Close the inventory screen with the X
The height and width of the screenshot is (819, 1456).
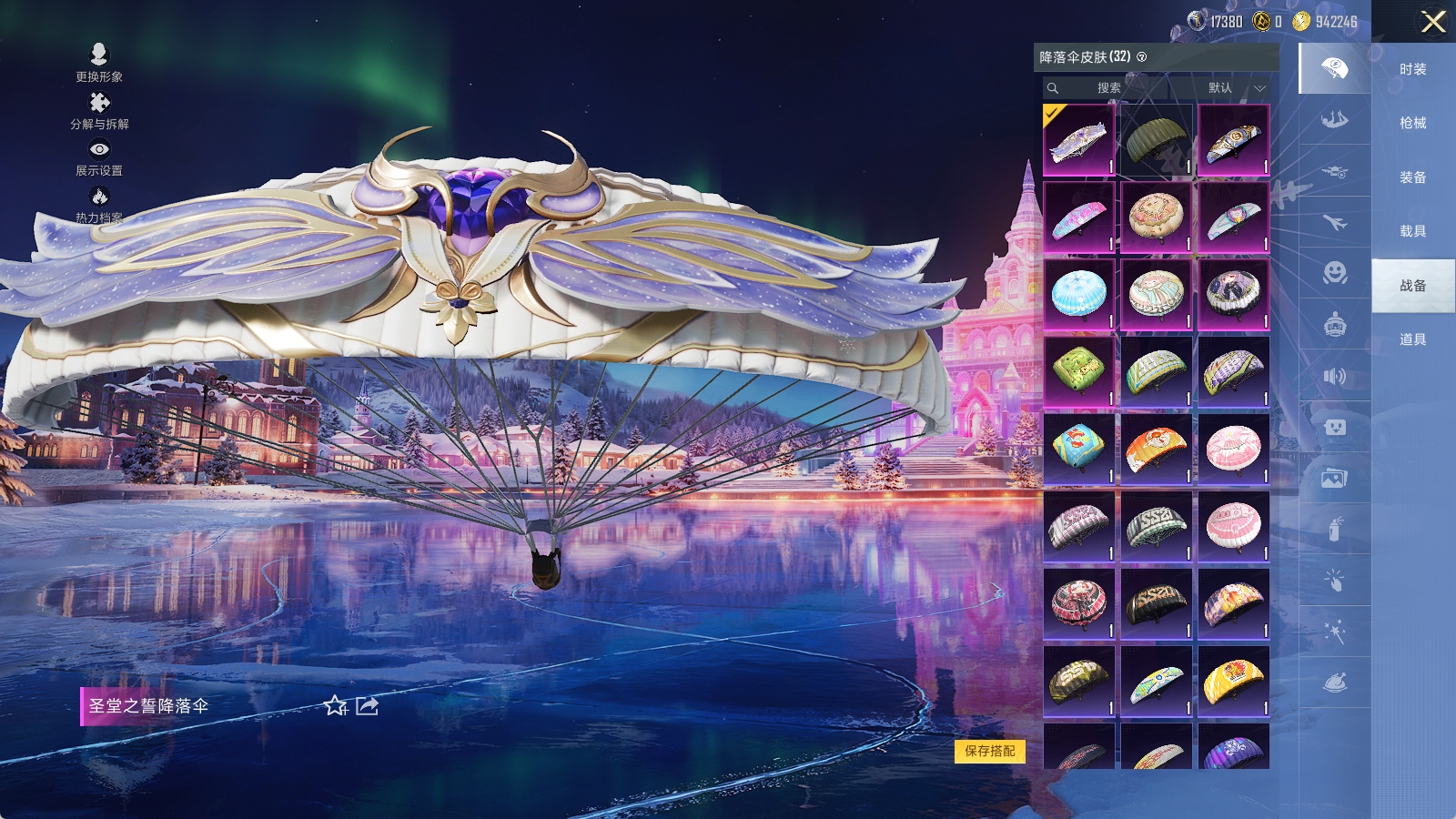click(1433, 22)
